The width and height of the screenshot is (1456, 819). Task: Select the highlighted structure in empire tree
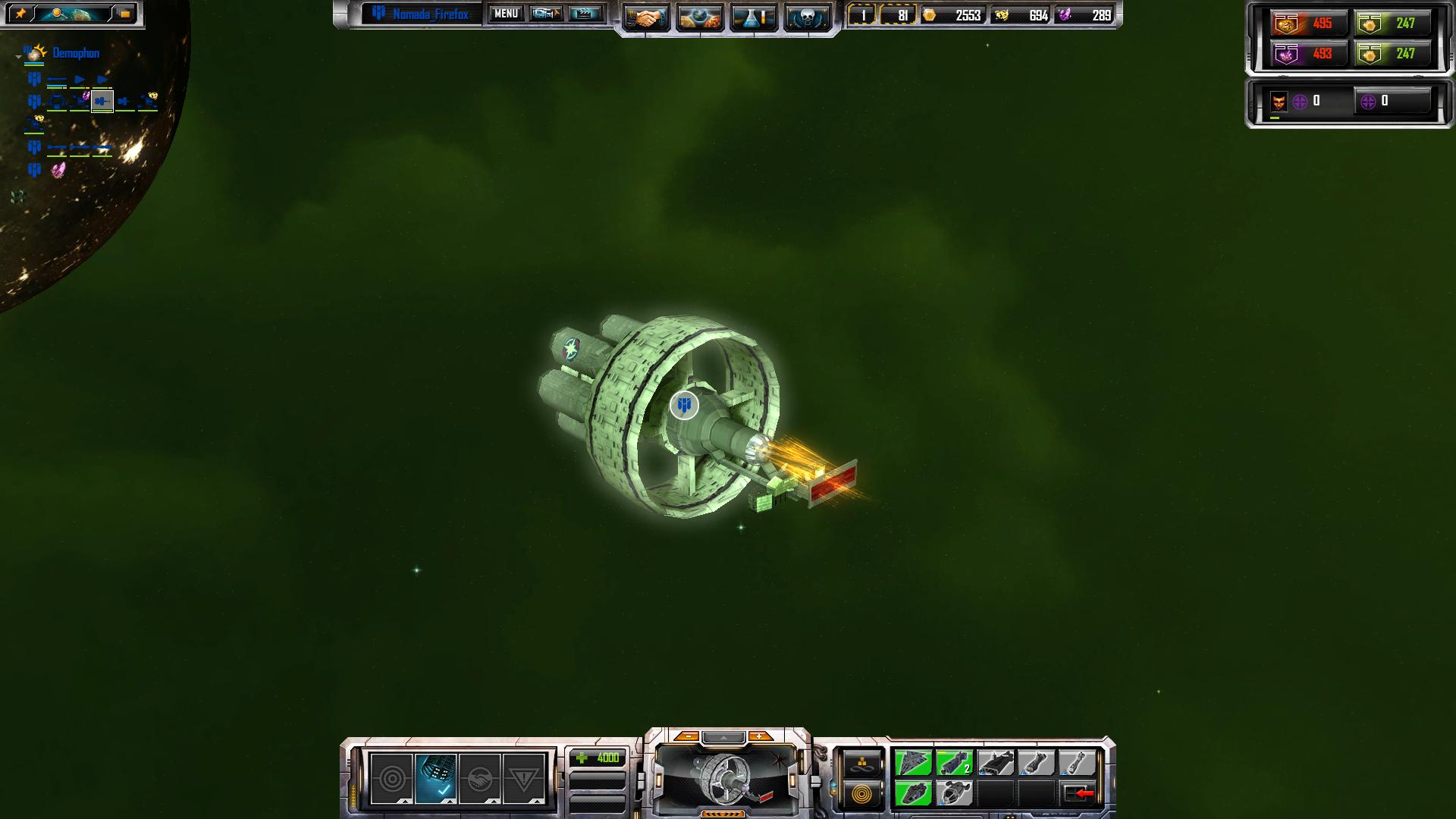(102, 101)
